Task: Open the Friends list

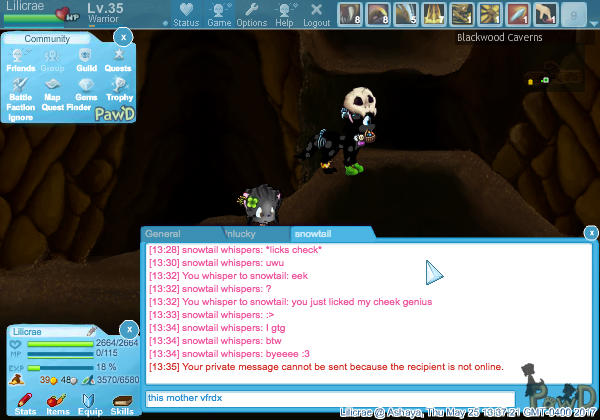Action: coord(21,61)
